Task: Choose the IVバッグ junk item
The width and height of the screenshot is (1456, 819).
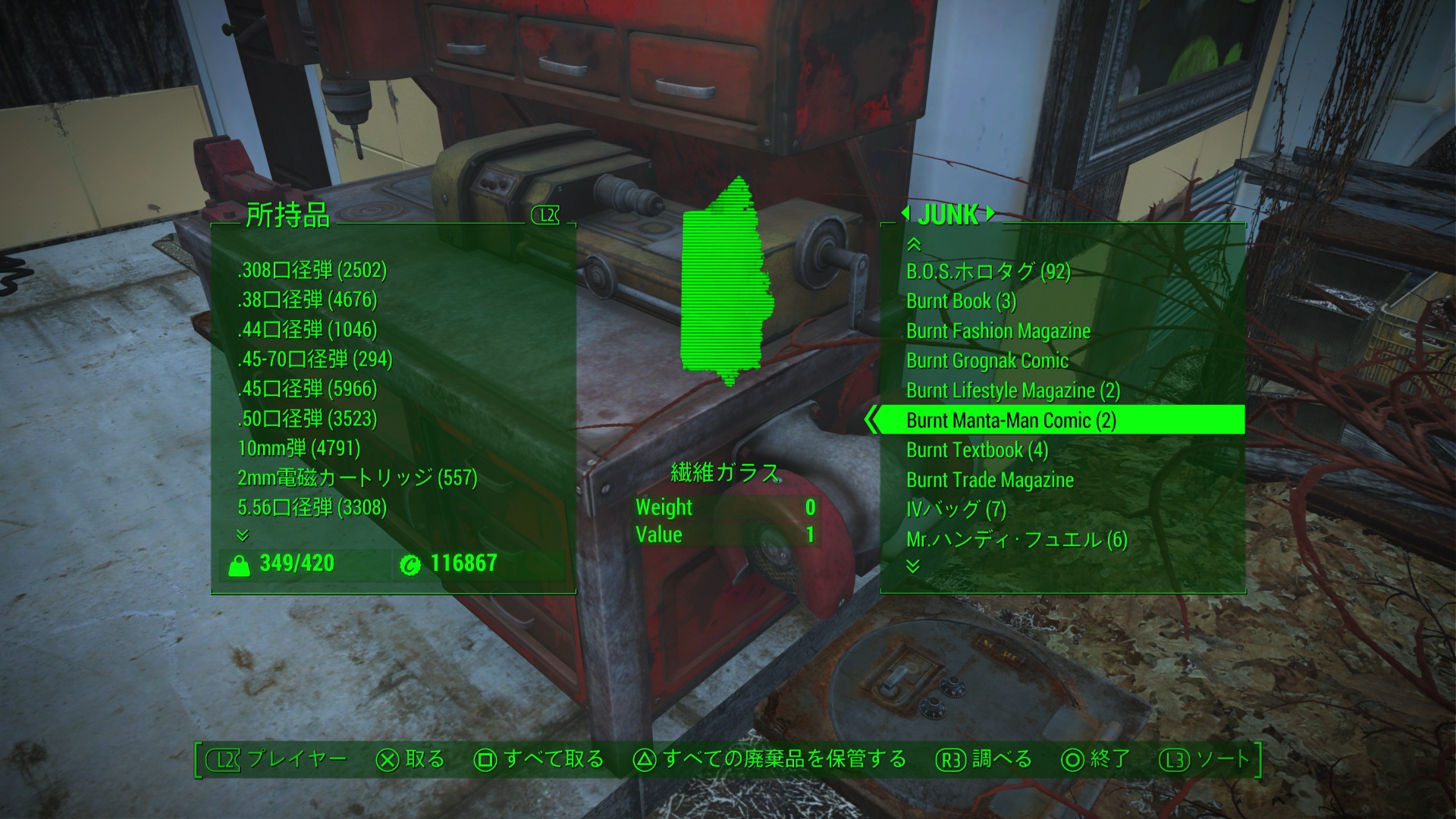Action: click(x=955, y=510)
